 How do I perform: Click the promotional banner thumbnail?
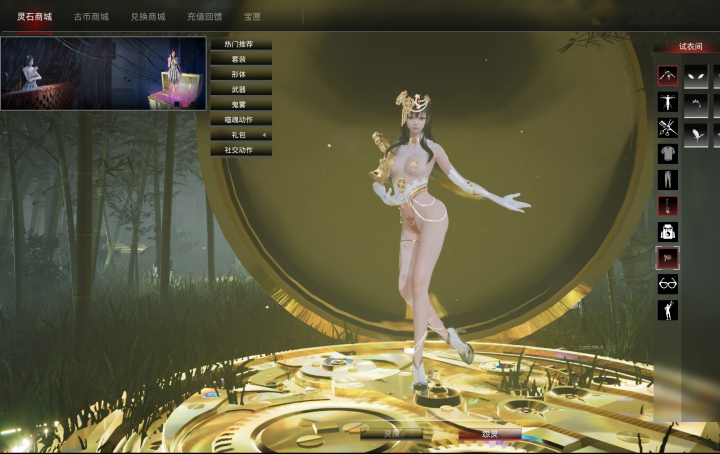point(103,73)
